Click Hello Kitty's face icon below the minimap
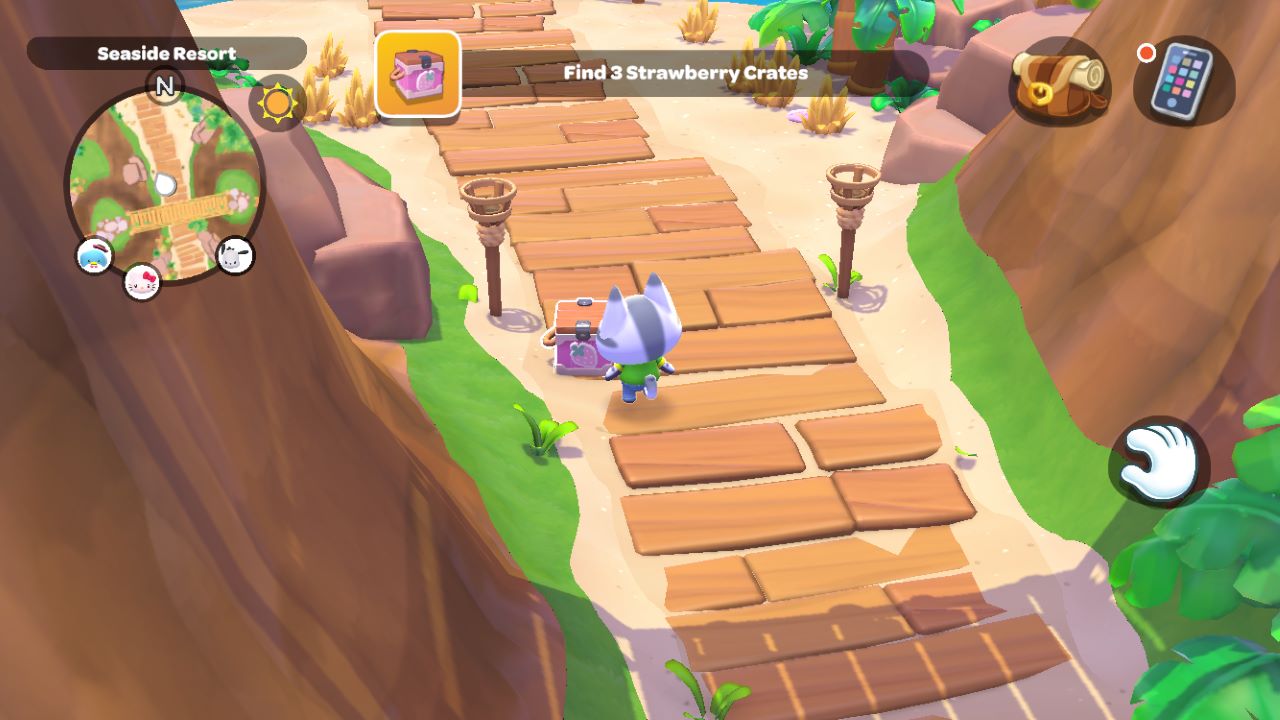 (x=143, y=281)
